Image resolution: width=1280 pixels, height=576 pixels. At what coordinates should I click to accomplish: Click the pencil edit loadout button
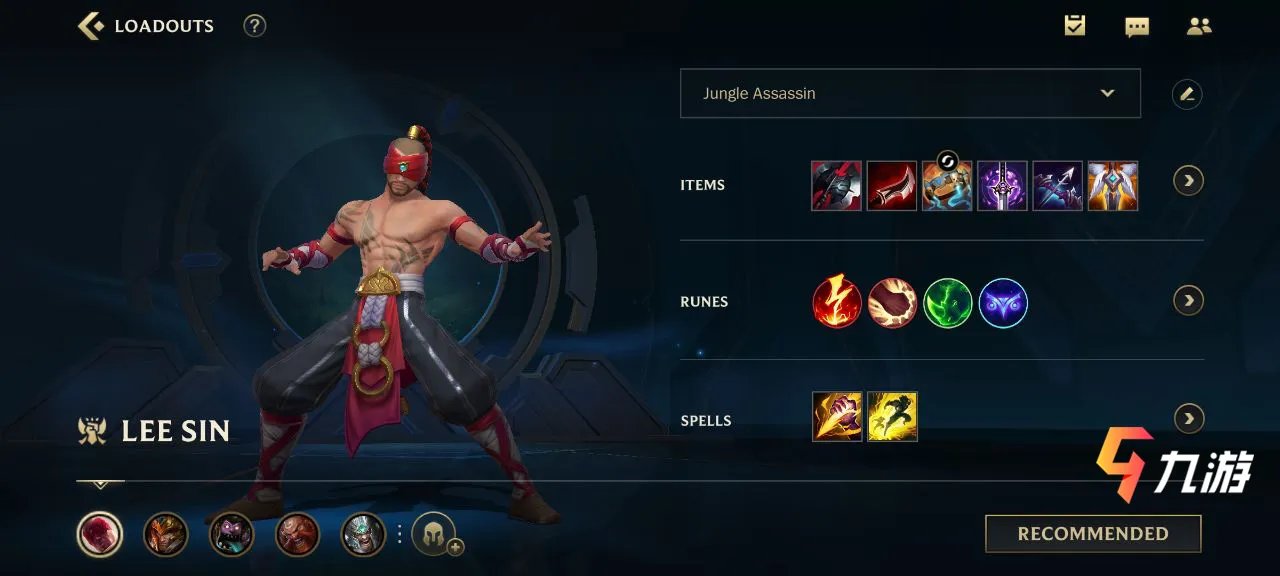(1187, 94)
